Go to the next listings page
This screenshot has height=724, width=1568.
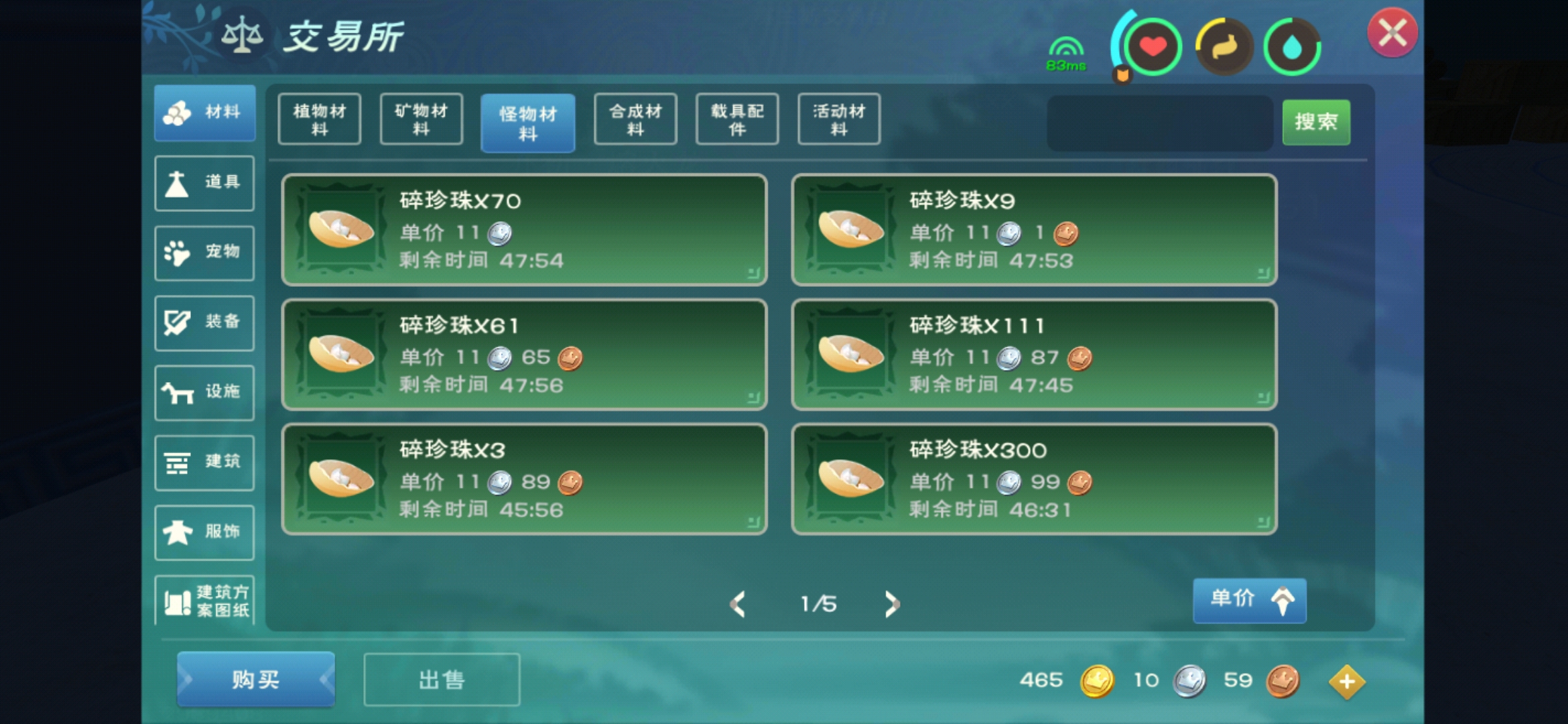tap(891, 604)
